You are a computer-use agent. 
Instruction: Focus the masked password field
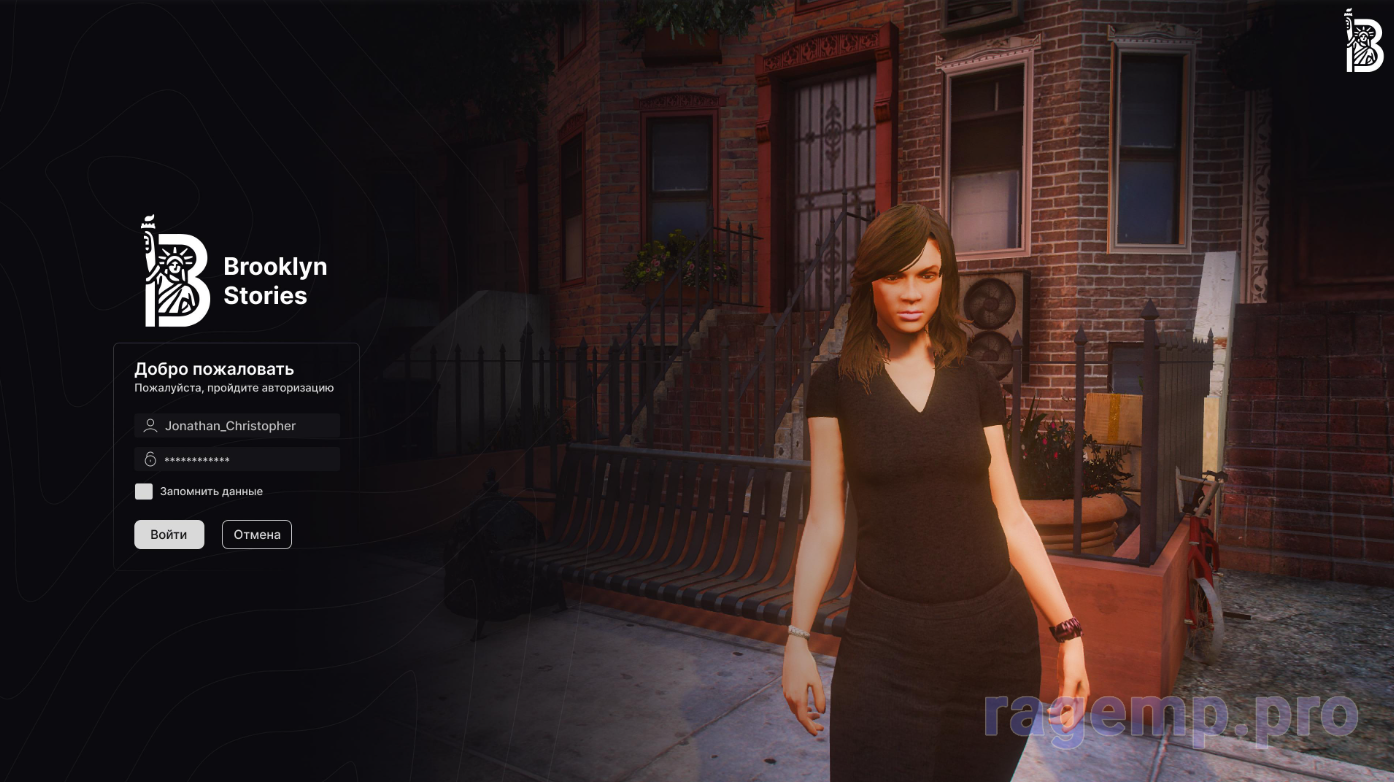(238, 459)
